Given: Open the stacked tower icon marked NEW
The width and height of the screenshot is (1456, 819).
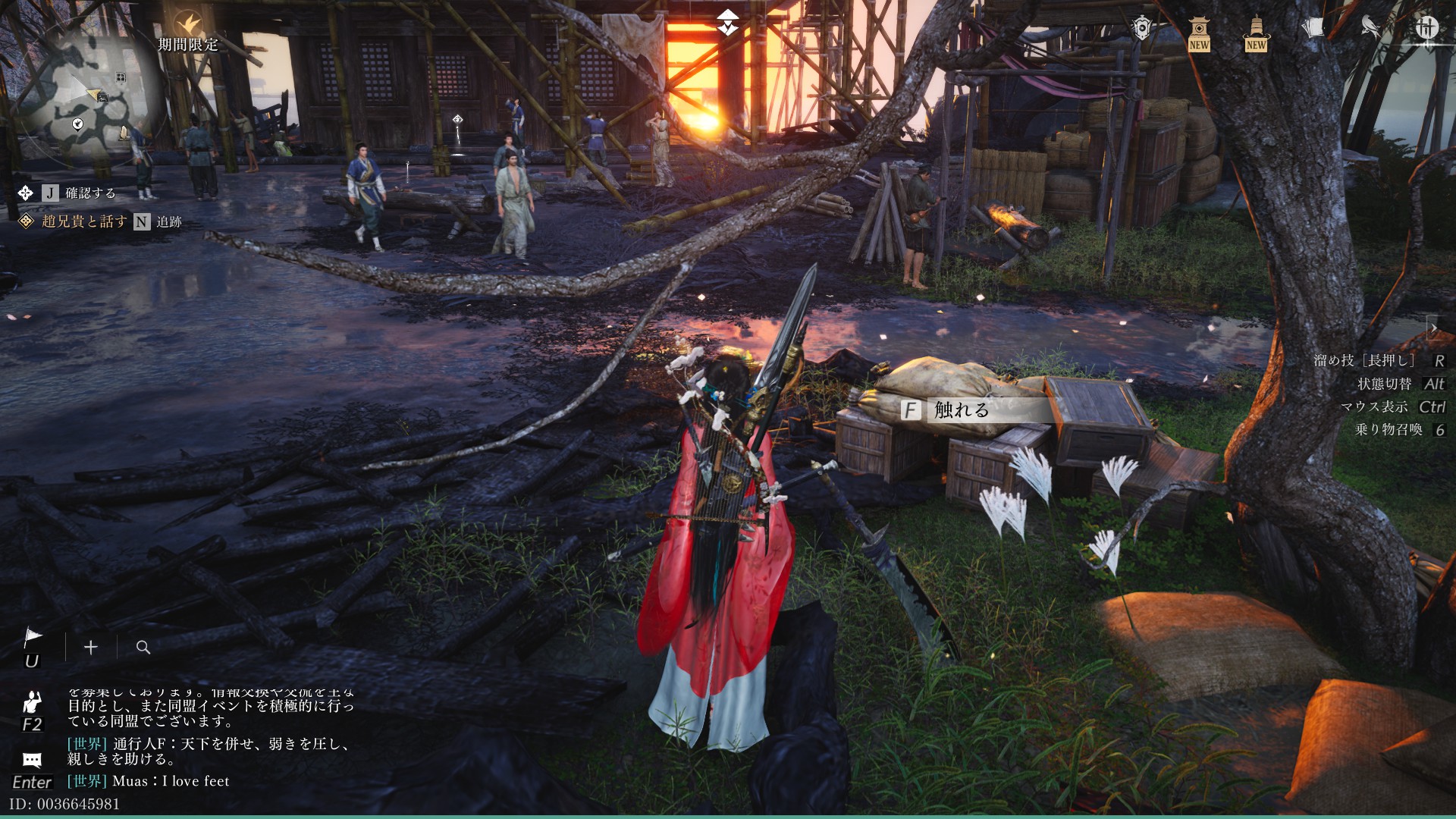Looking at the screenshot, I should (1256, 32).
